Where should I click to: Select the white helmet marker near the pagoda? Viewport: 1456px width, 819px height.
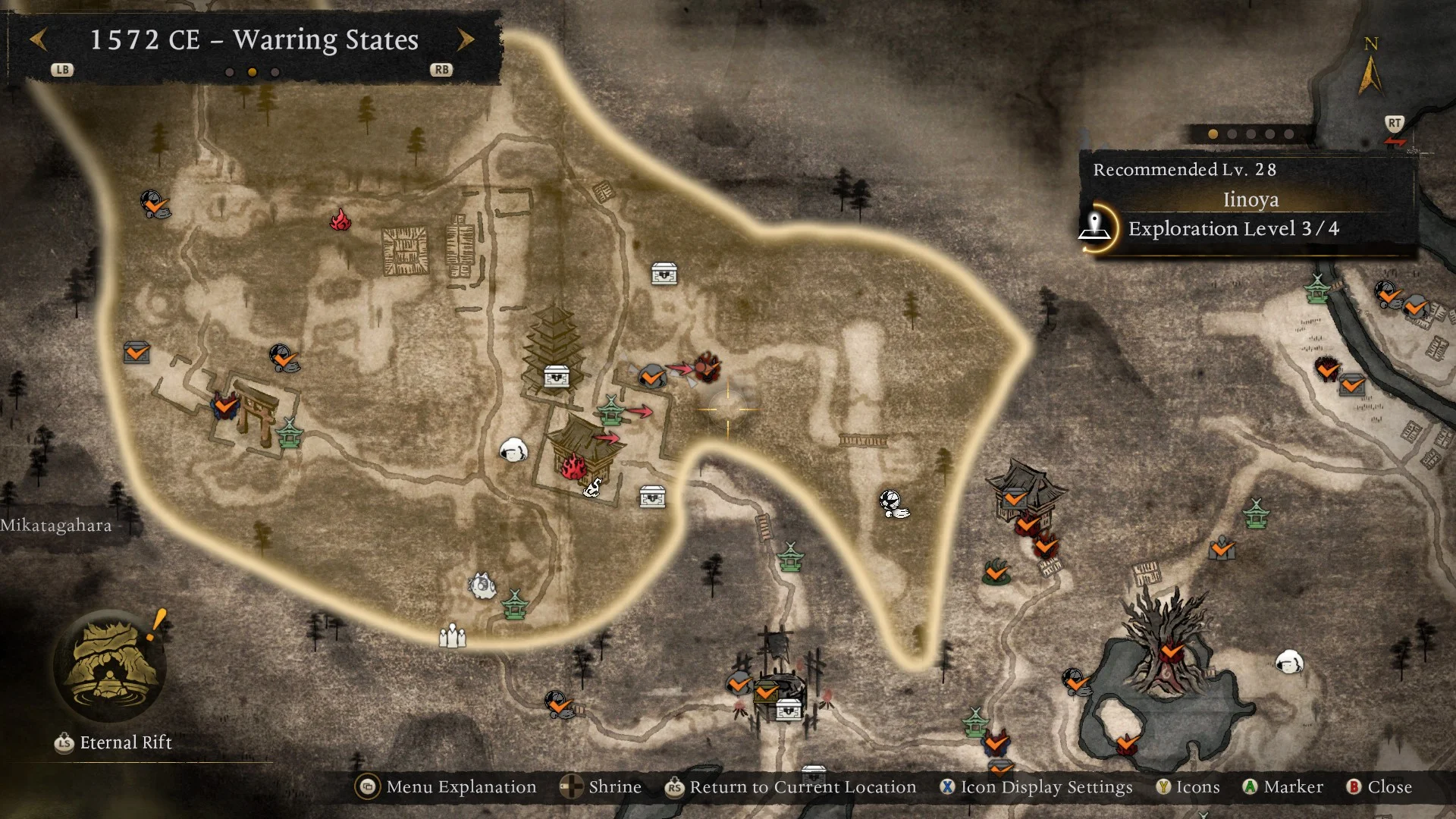[x=514, y=451]
